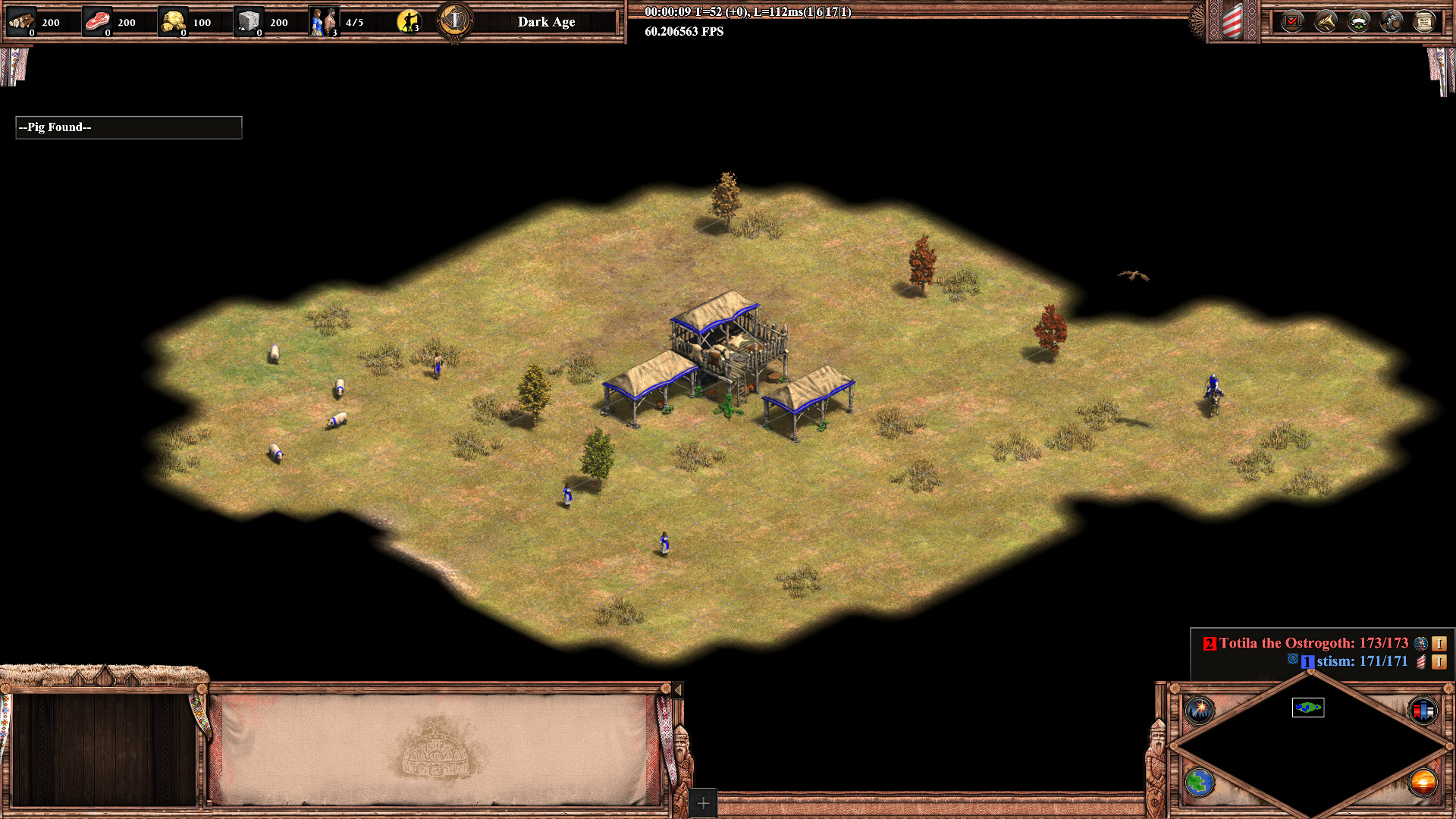Select the globe minimap view button
Image resolution: width=1456 pixels, height=819 pixels.
pos(1200,782)
